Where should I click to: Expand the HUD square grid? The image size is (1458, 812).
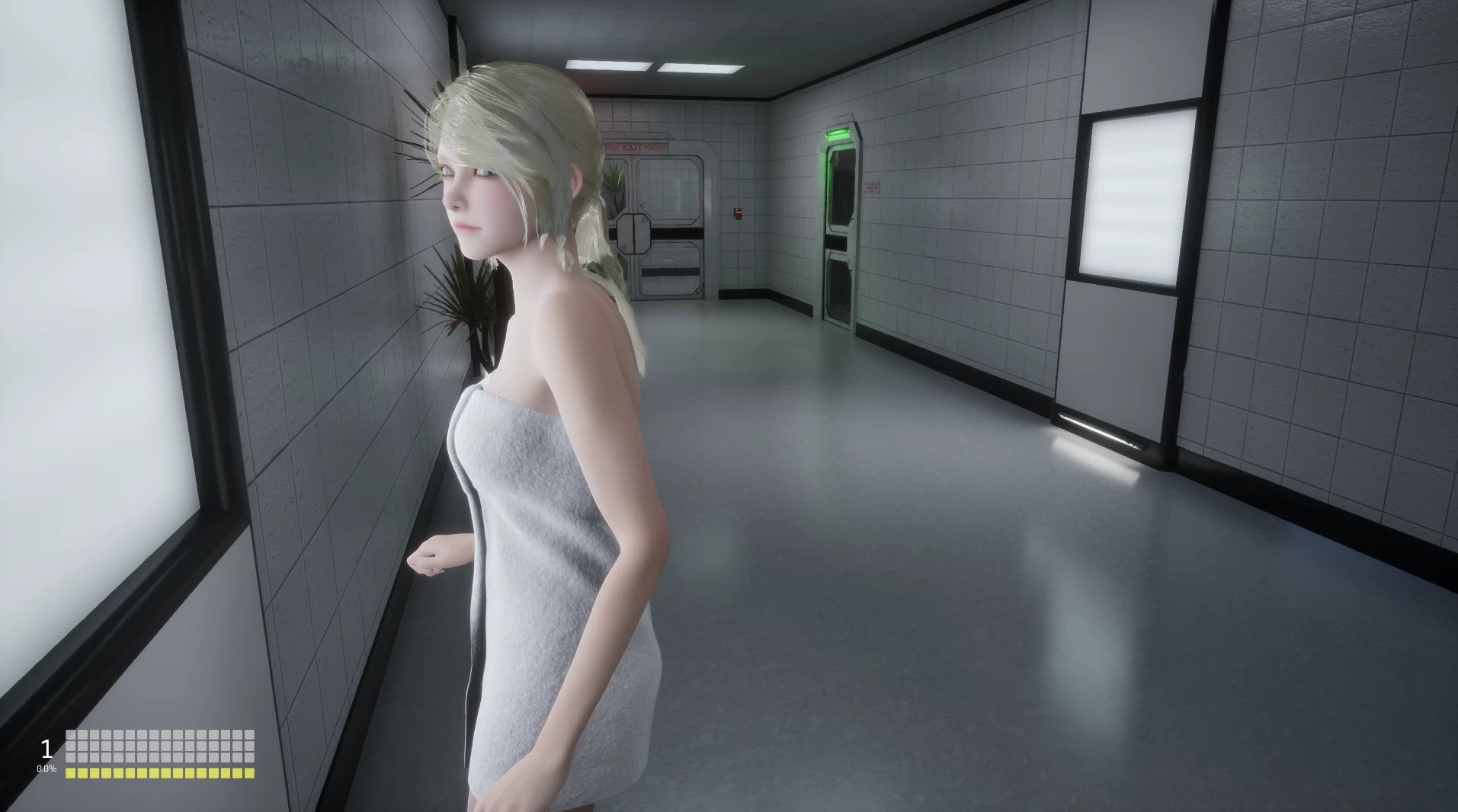click(160, 745)
